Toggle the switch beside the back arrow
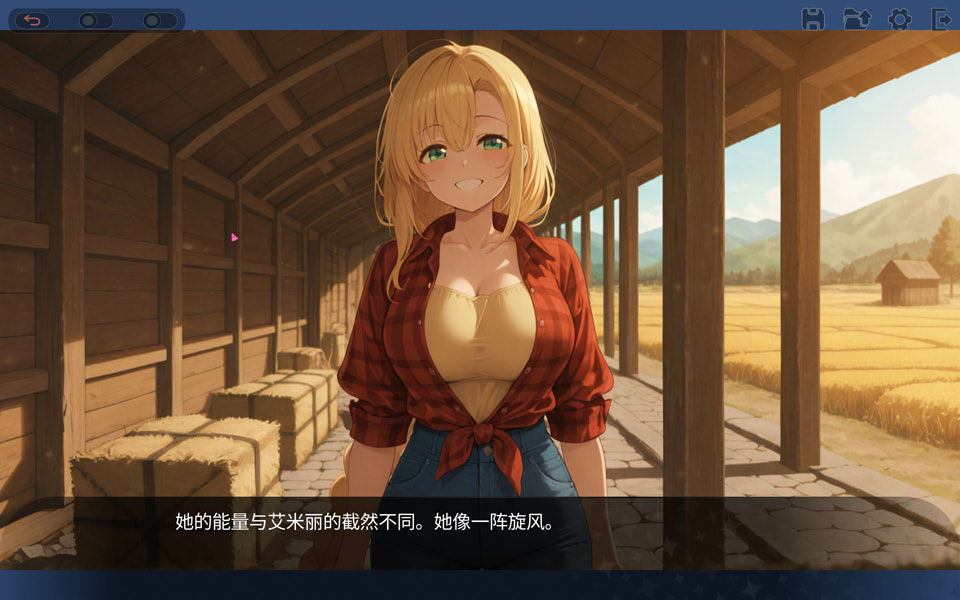Image resolution: width=960 pixels, height=600 pixels. pyautogui.click(x=95, y=20)
